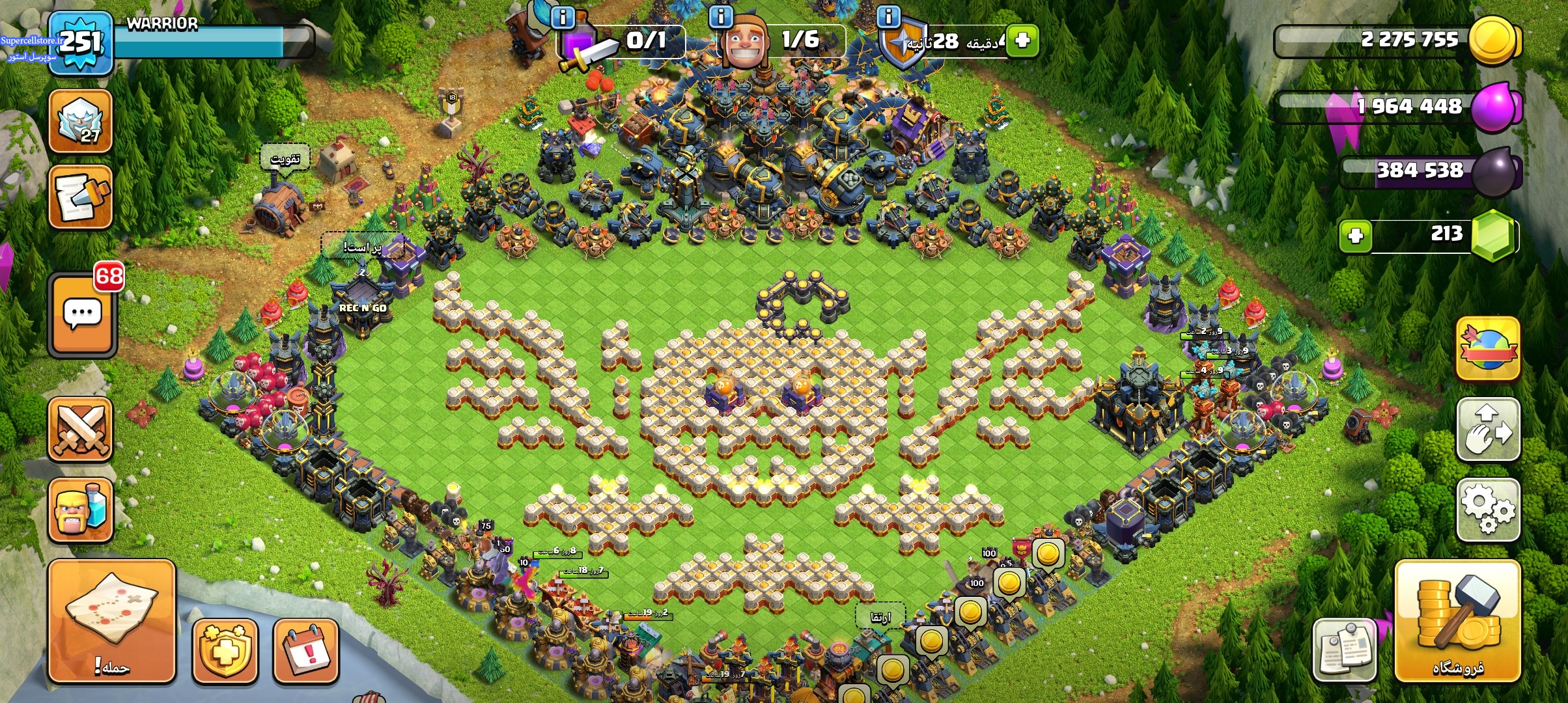Extend shield with the green plus

(1022, 41)
